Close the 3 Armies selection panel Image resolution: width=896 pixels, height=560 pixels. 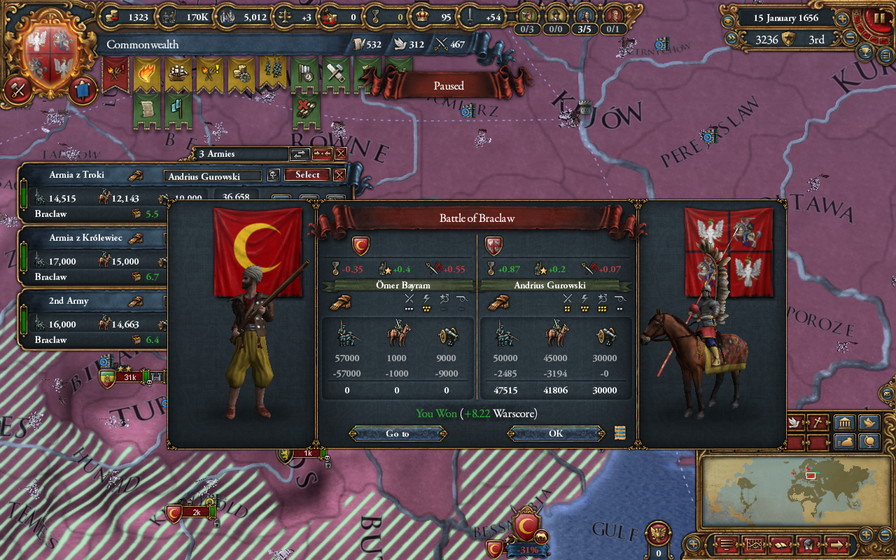(x=341, y=154)
